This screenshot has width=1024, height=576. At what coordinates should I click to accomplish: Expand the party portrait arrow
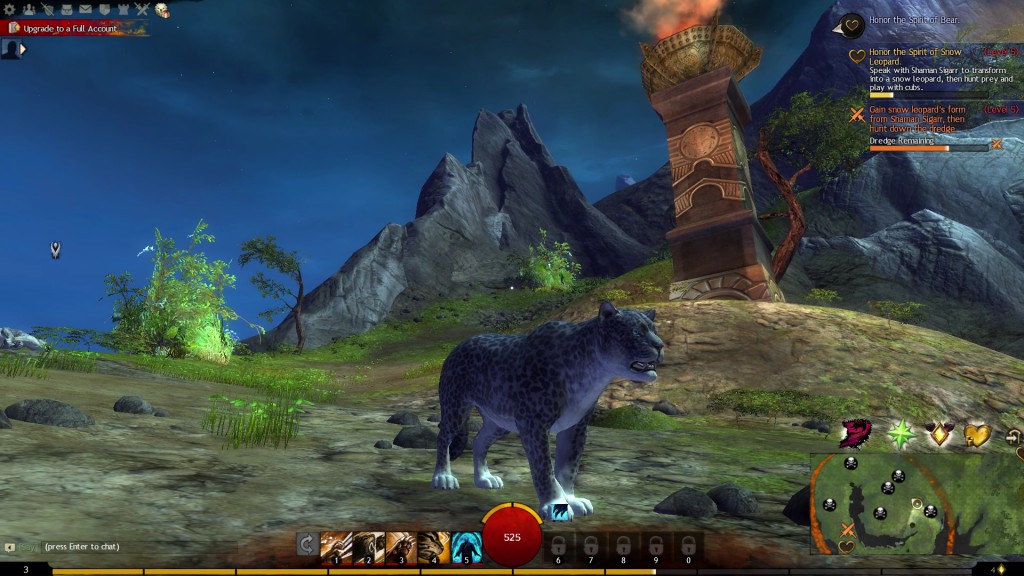[23, 48]
